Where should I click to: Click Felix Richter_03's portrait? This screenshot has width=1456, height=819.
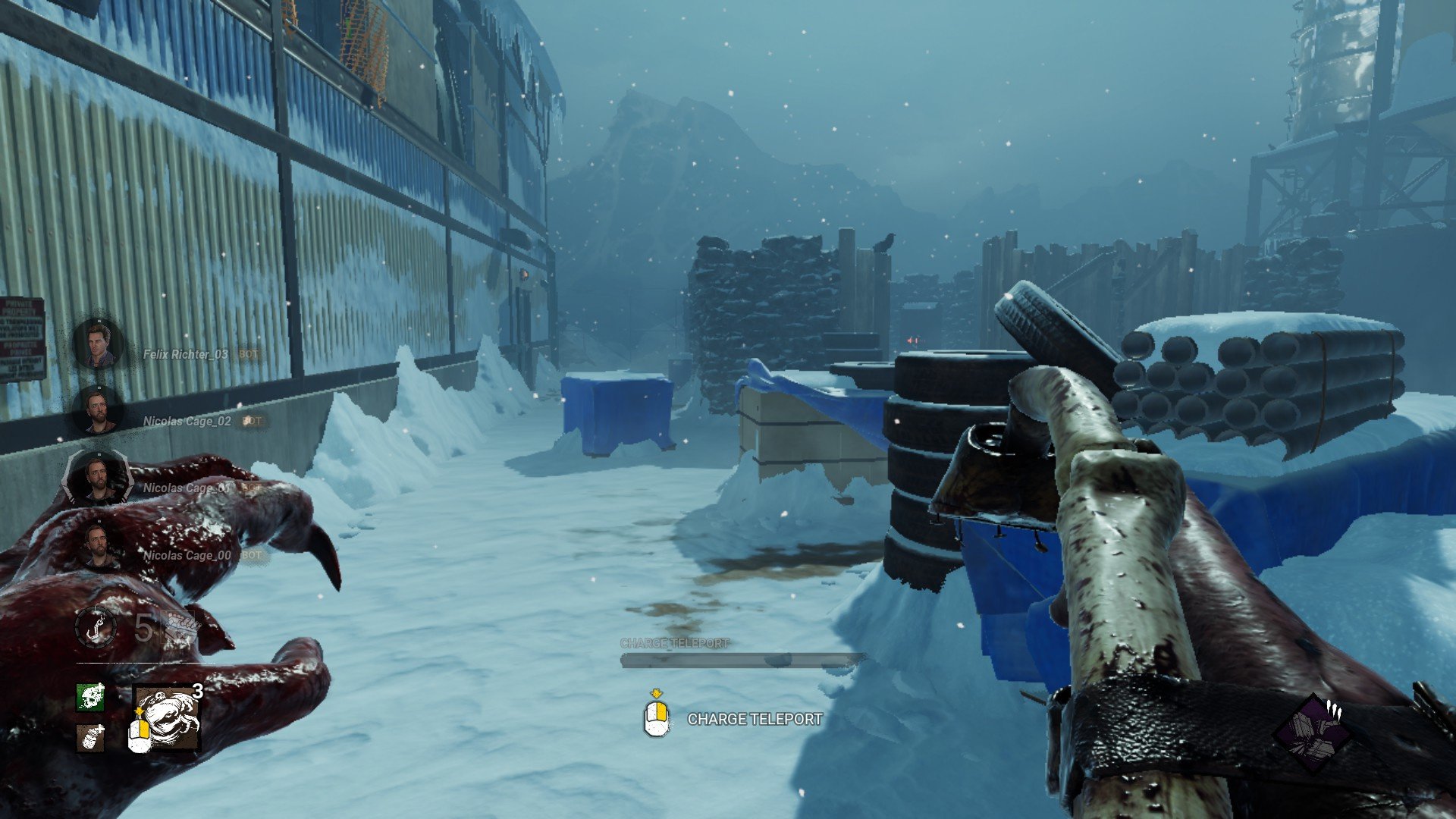click(x=100, y=345)
